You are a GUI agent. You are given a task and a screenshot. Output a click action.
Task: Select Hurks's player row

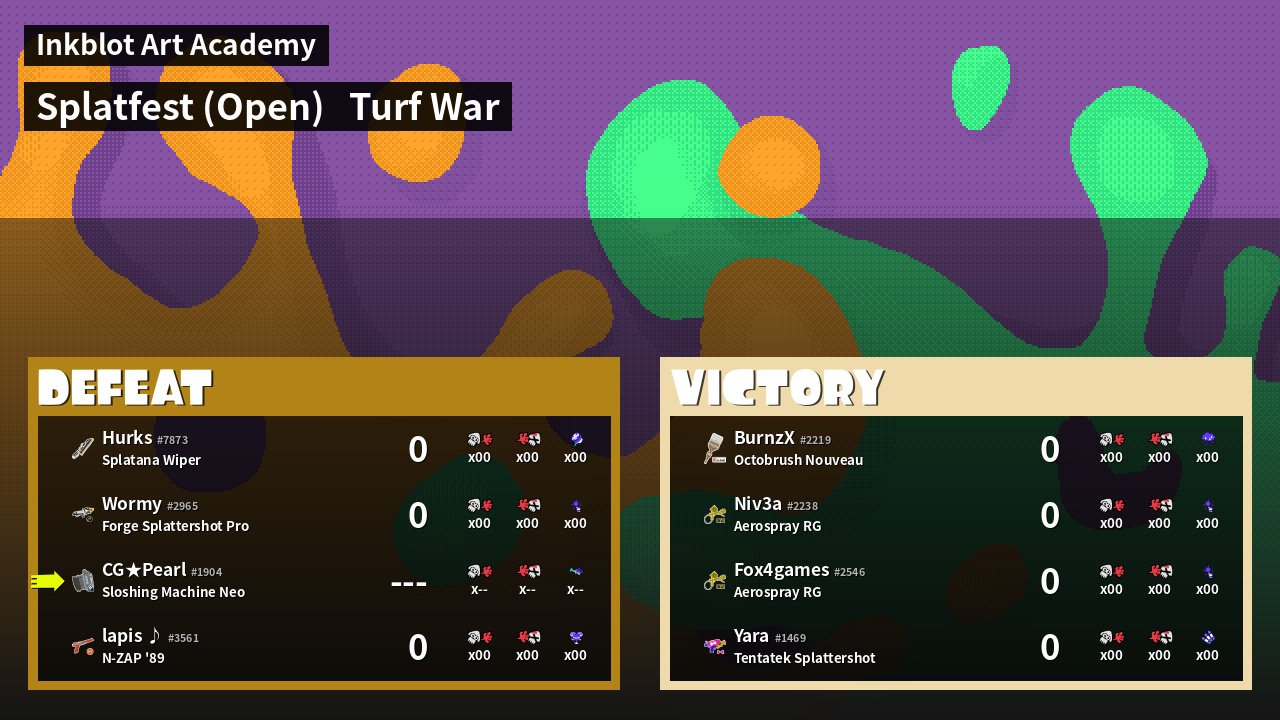[324, 449]
